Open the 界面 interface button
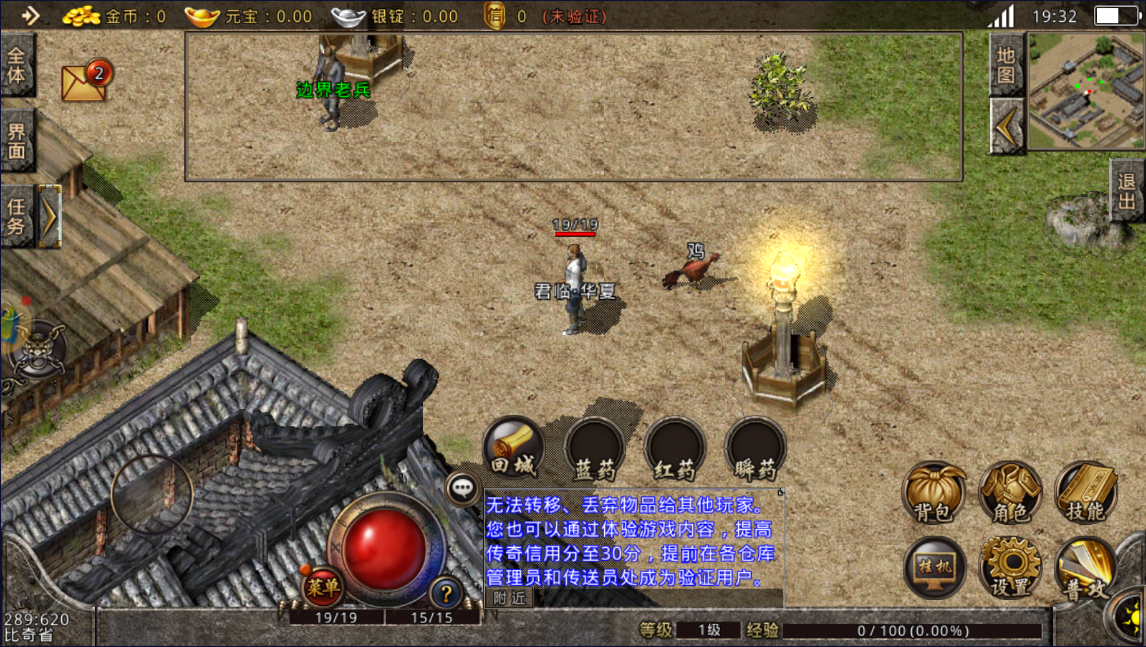The image size is (1146, 647). point(17,140)
